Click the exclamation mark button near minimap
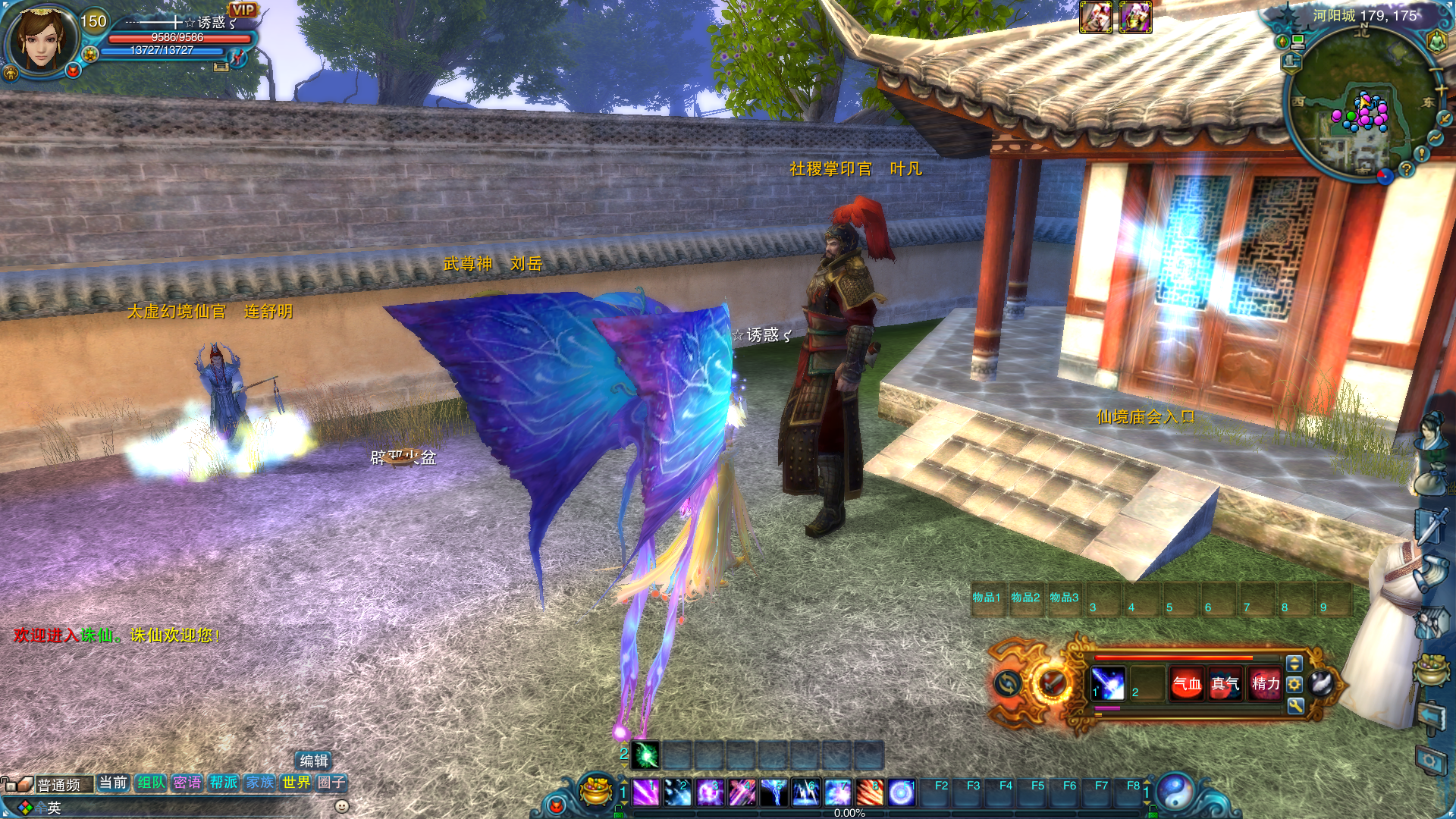Screen dimensions: 1456x819 pyautogui.click(x=1422, y=153)
